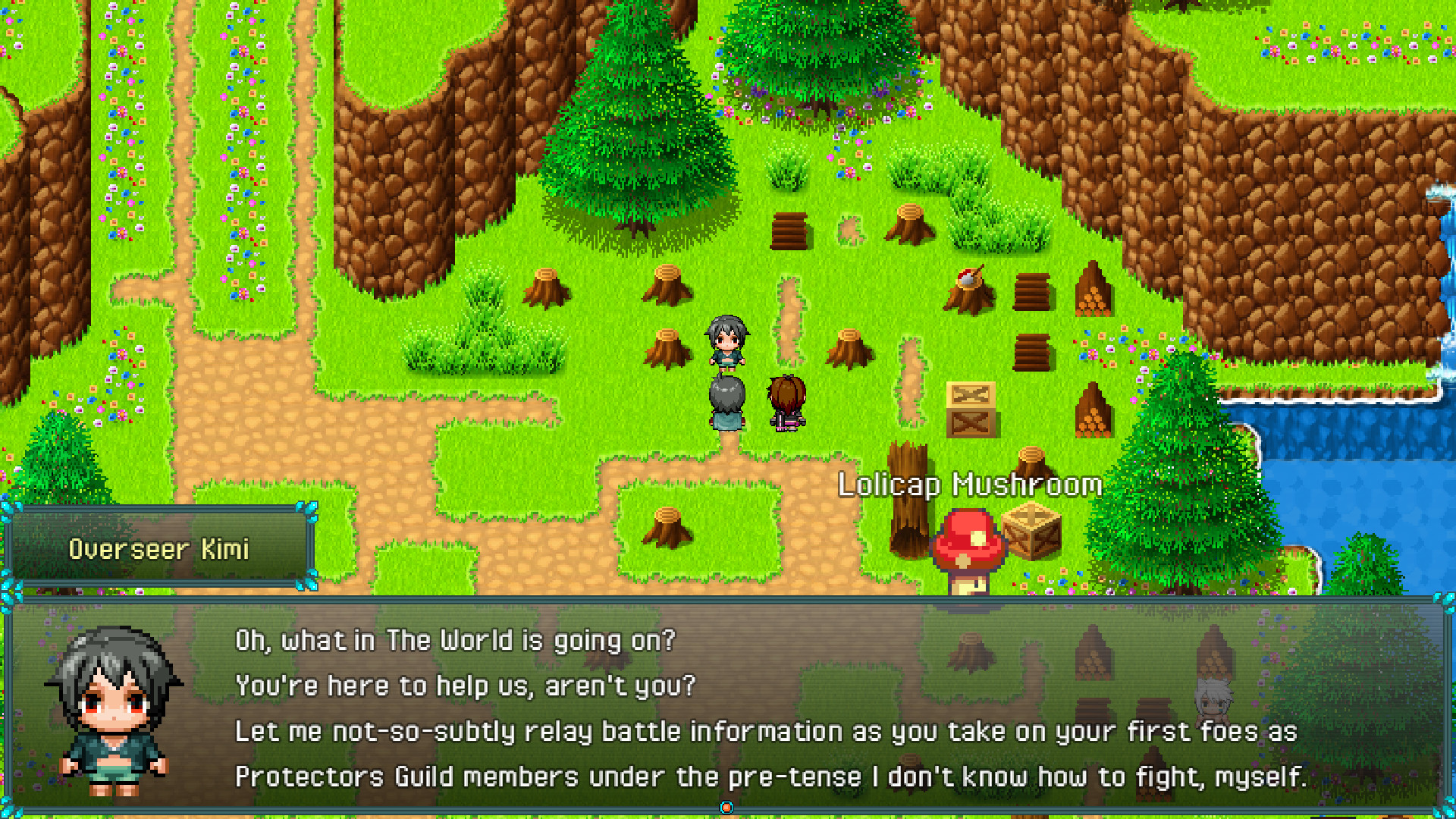Click the line reading You're here to help us
Screen dimensions: 1456x819
[466, 685]
